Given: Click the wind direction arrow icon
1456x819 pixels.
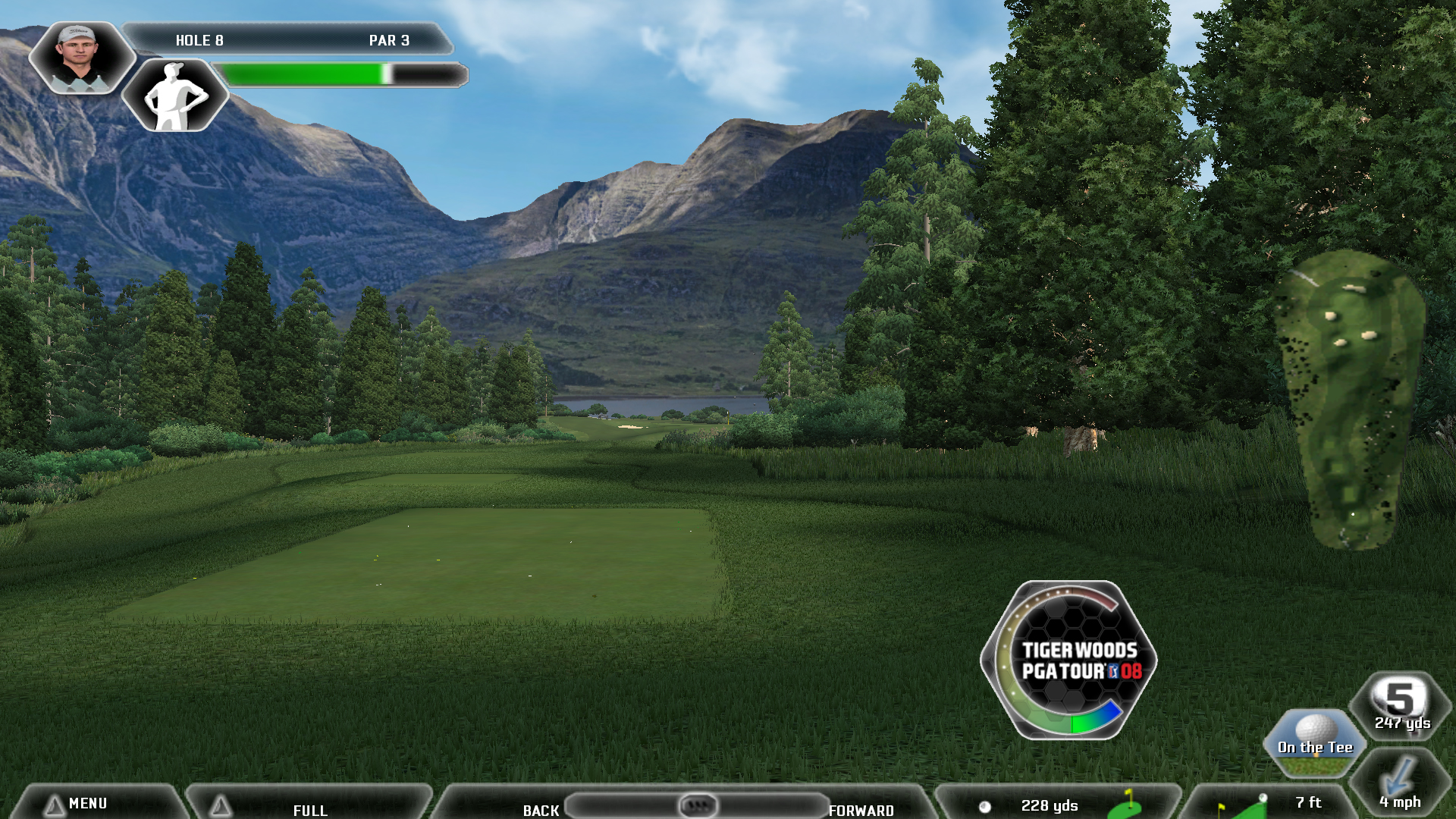Looking at the screenshot, I should click(x=1399, y=777).
